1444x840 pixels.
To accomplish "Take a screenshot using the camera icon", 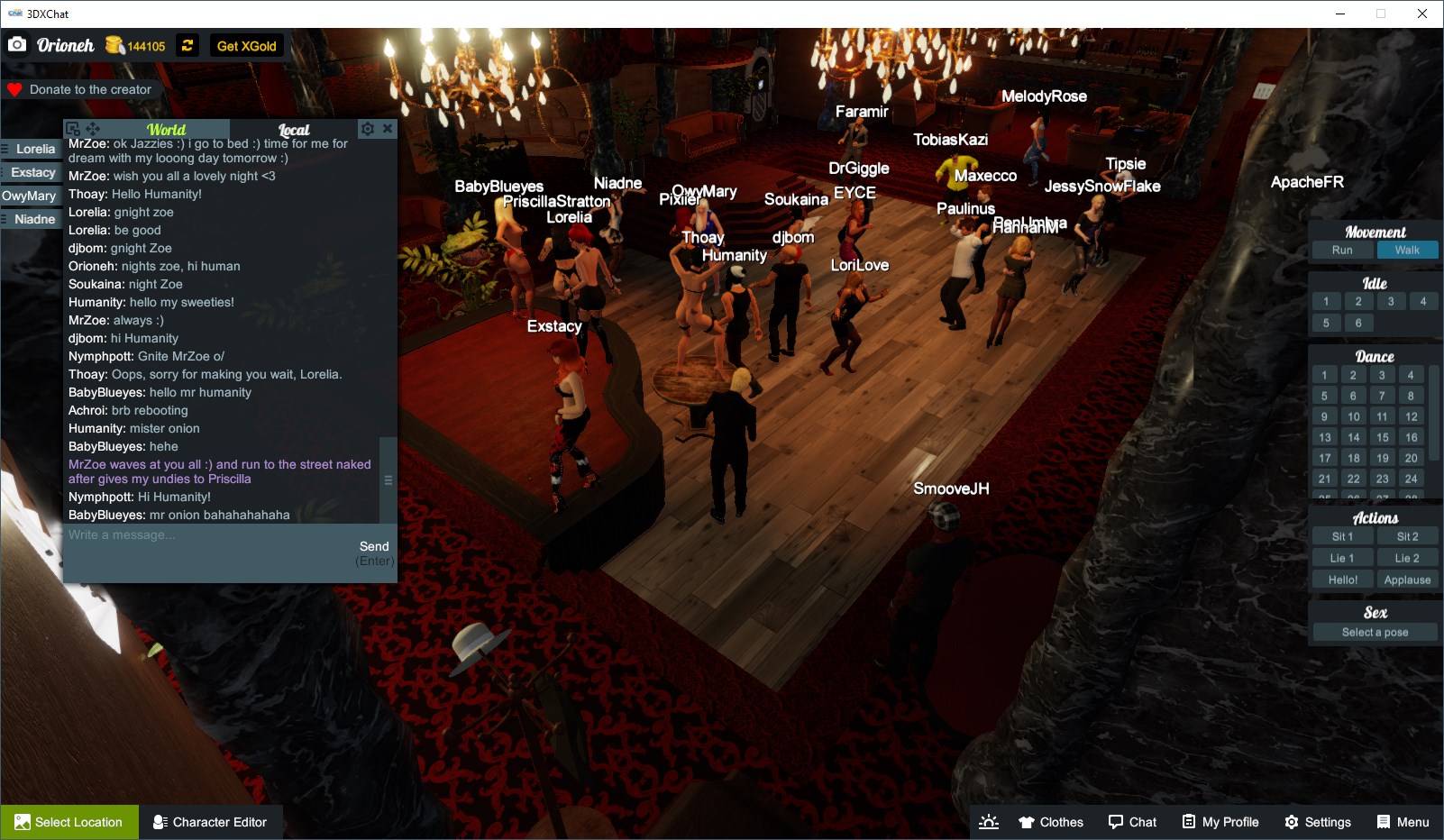I will pos(16,44).
